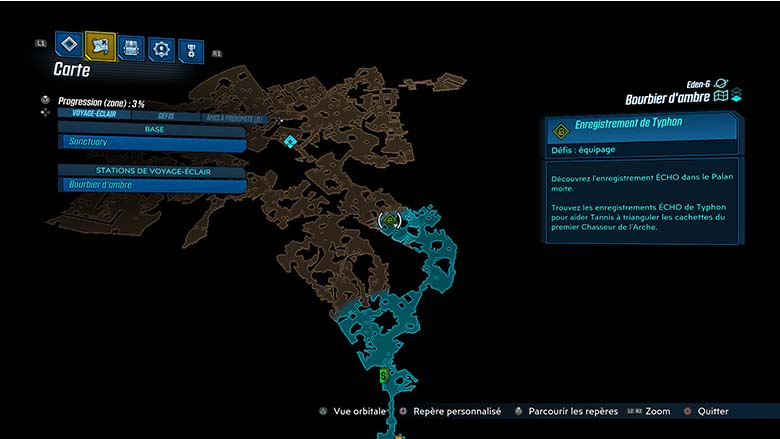The height and width of the screenshot is (439, 780).
Task: Select the cyan fast travel diamond marker
Action: pos(290,142)
